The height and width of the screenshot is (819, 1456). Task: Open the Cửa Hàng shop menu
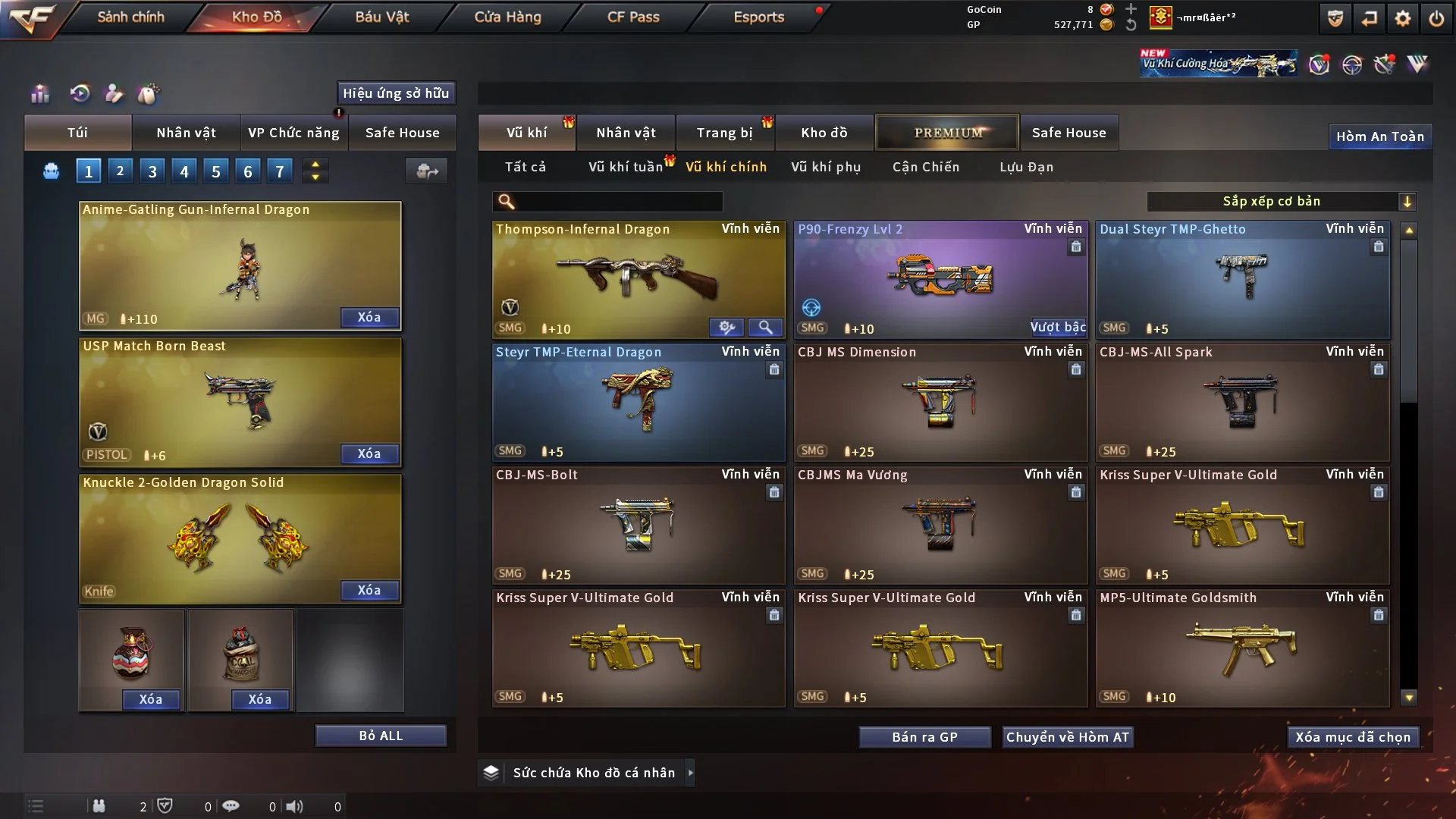[507, 17]
